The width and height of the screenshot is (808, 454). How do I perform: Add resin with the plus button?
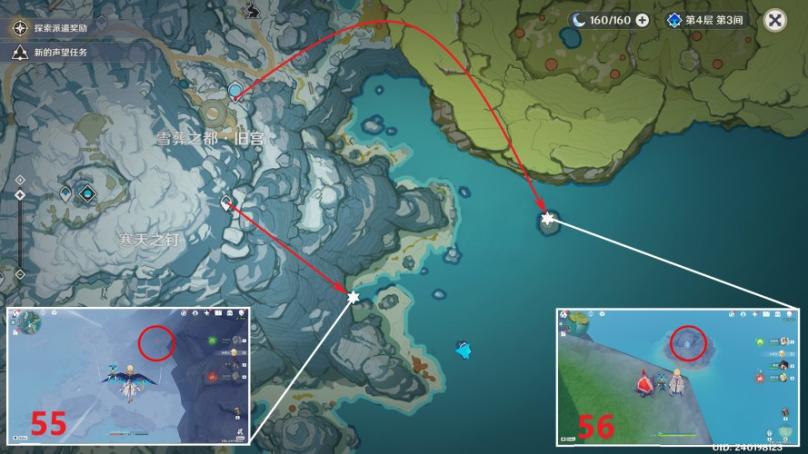coord(641,20)
